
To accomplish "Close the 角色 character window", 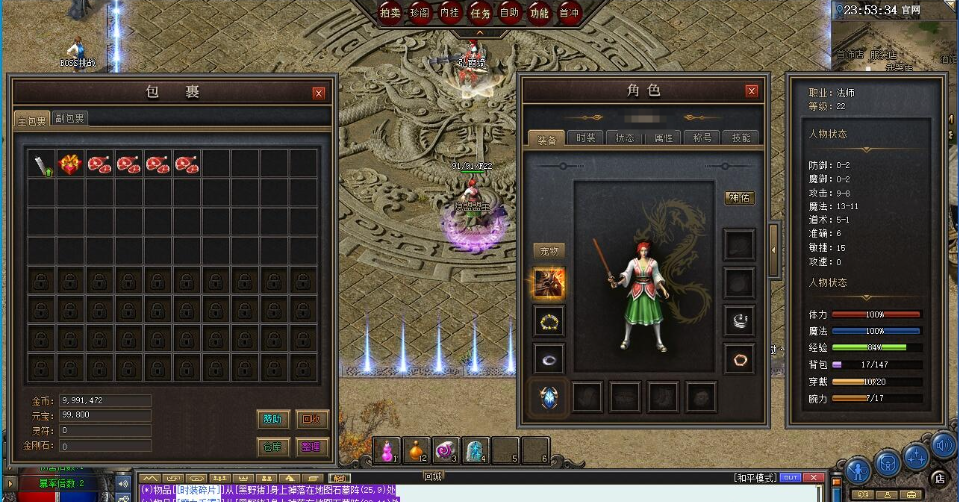I will 751,91.
